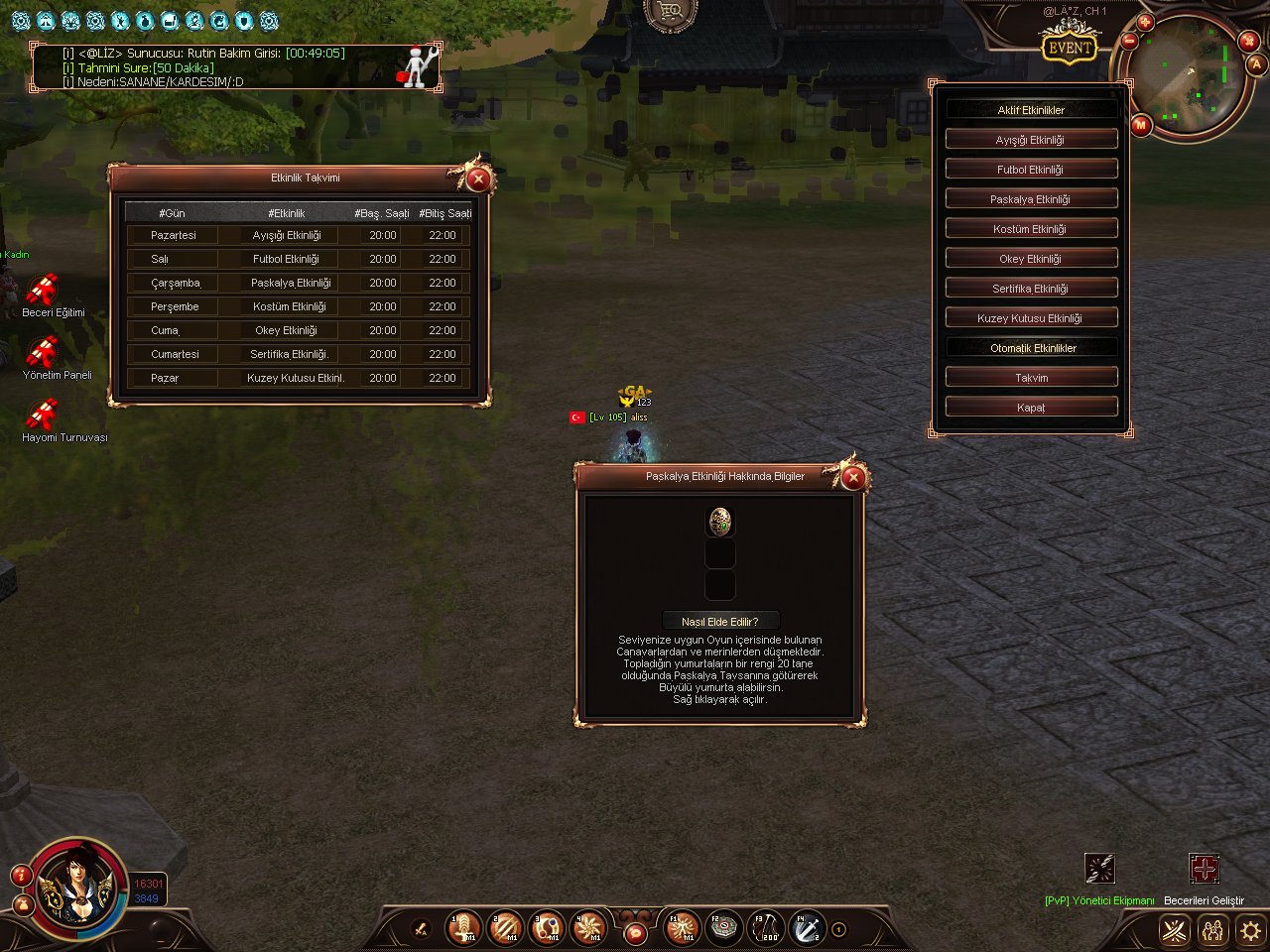
Task: Click the Kapat button to close panel
Action: (x=1031, y=408)
